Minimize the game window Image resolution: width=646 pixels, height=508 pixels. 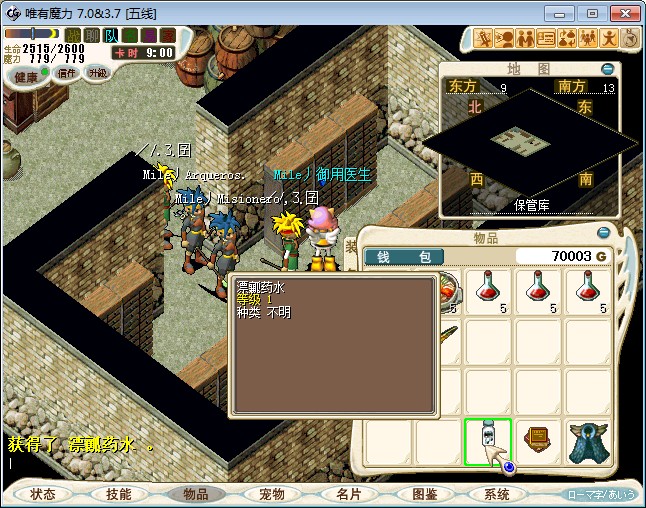pyautogui.click(x=565, y=14)
